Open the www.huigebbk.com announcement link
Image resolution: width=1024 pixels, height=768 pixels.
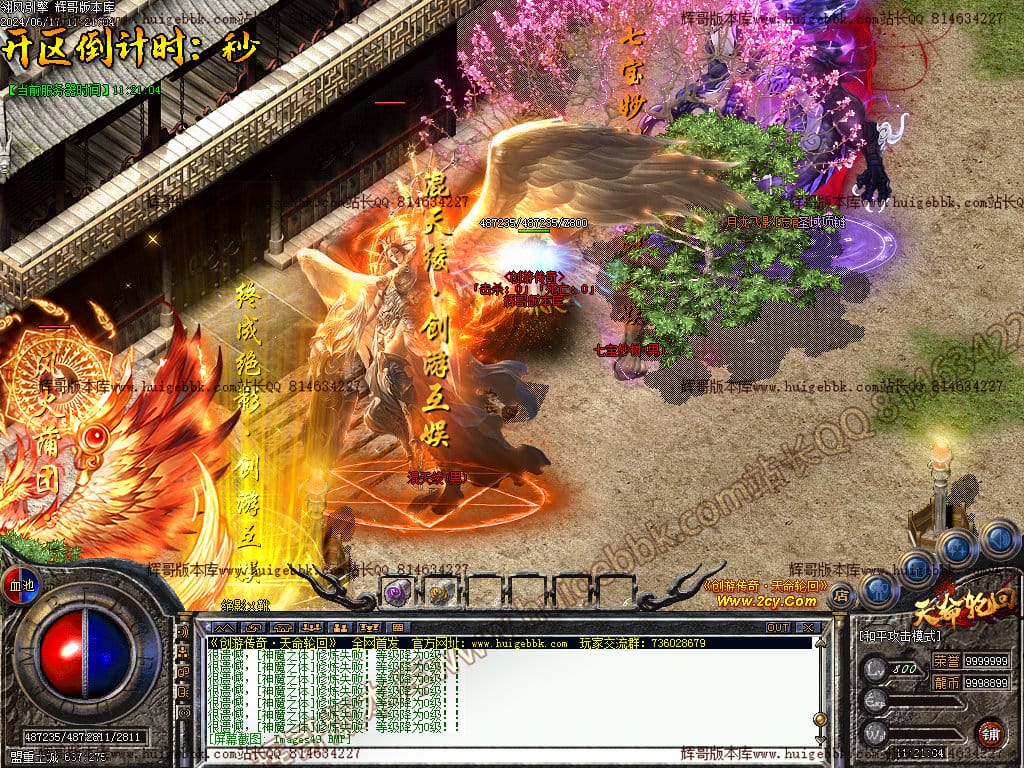click(519, 643)
